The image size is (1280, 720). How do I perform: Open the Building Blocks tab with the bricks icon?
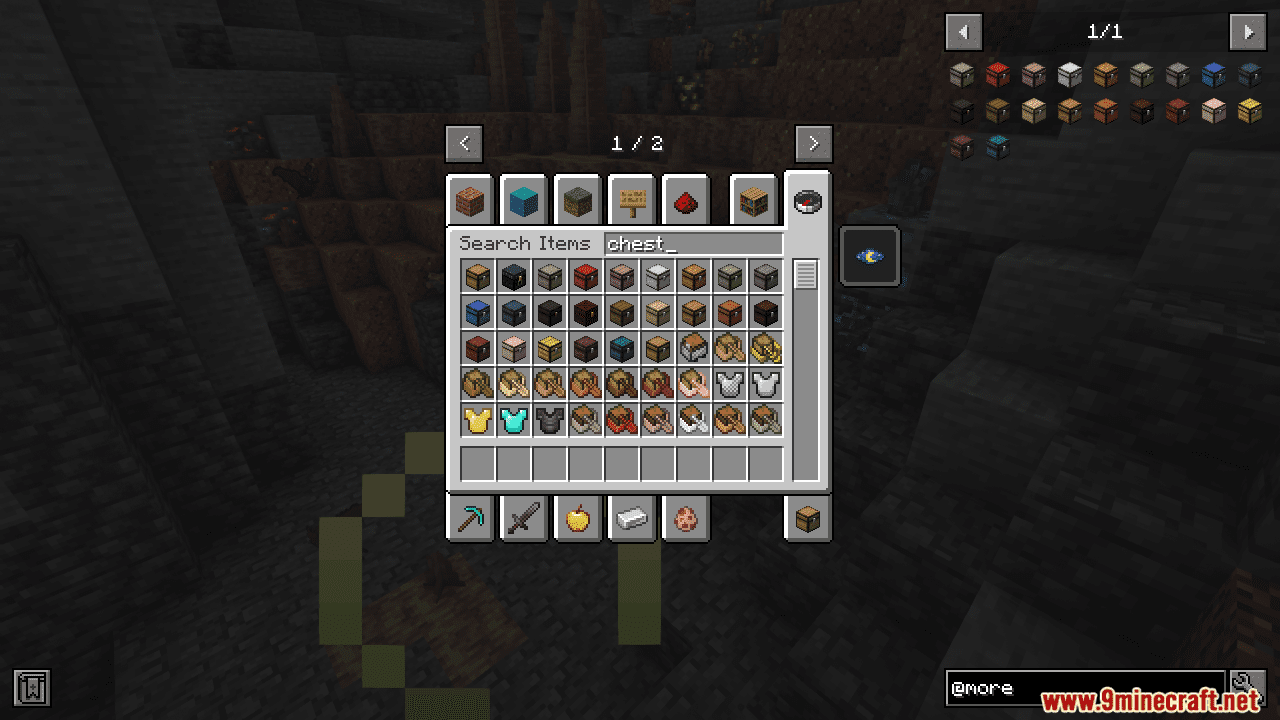470,200
